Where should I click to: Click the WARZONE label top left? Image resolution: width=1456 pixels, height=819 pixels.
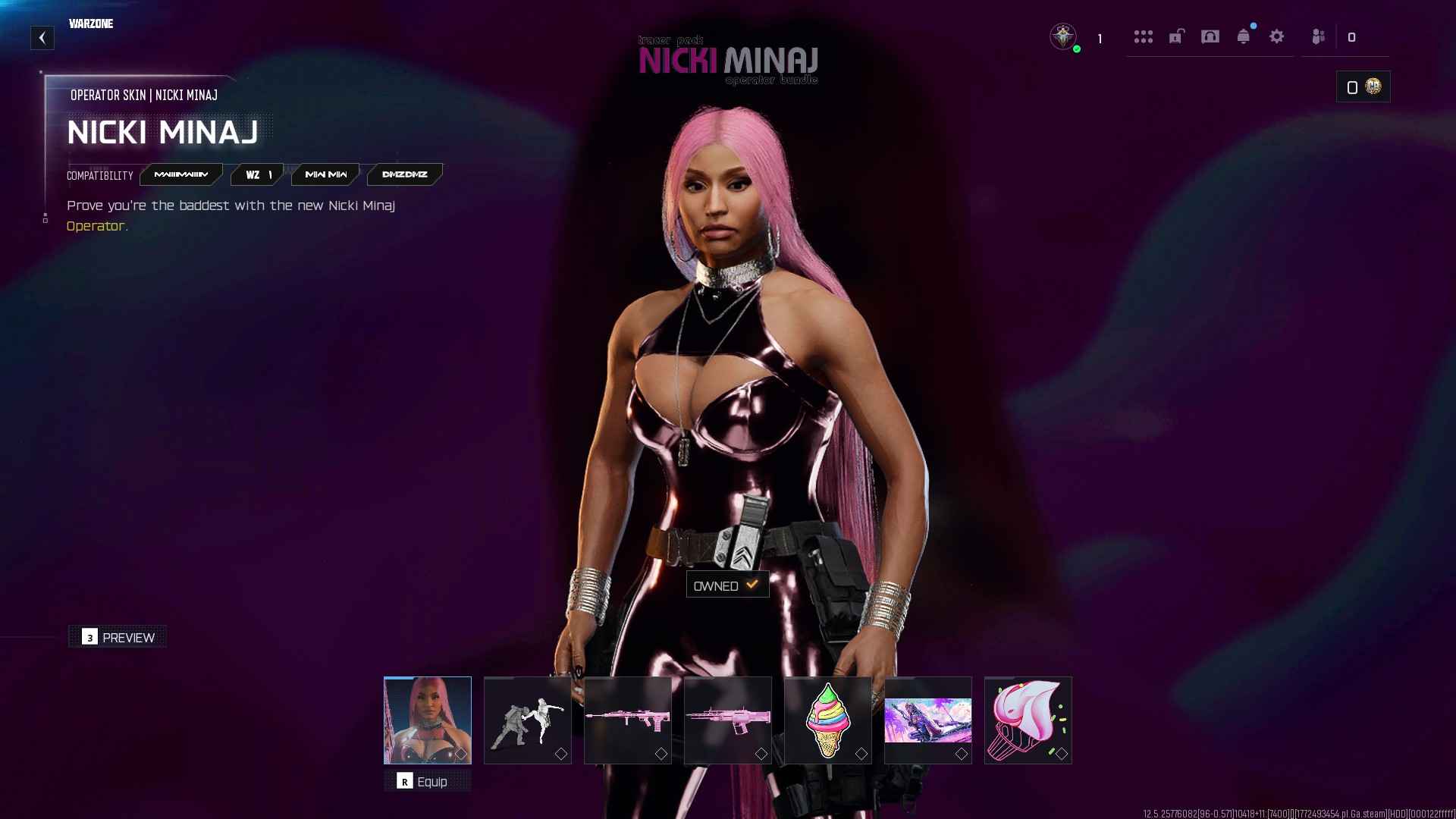coord(91,24)
